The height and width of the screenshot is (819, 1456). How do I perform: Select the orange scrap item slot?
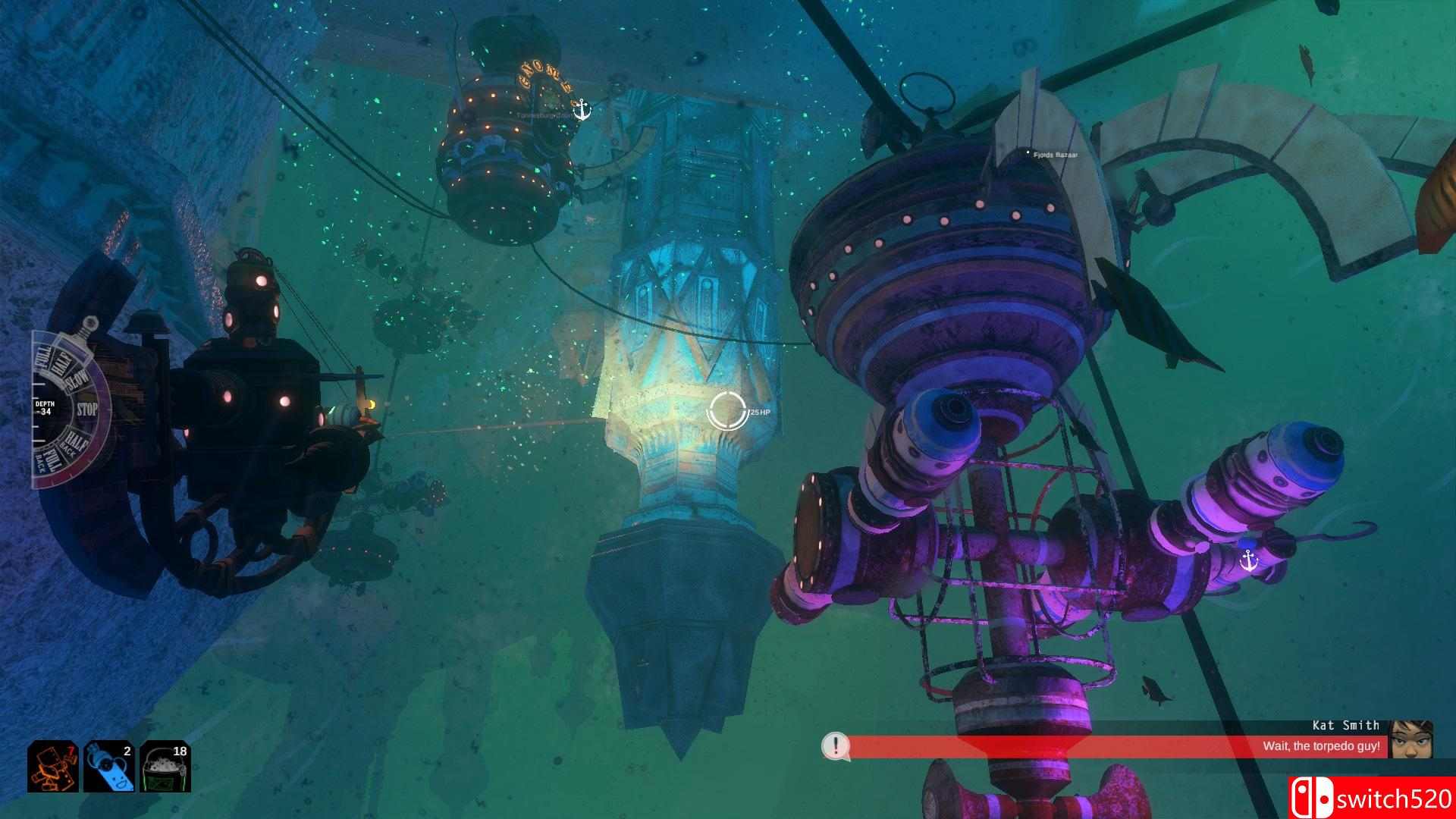[x=53, y=767]
